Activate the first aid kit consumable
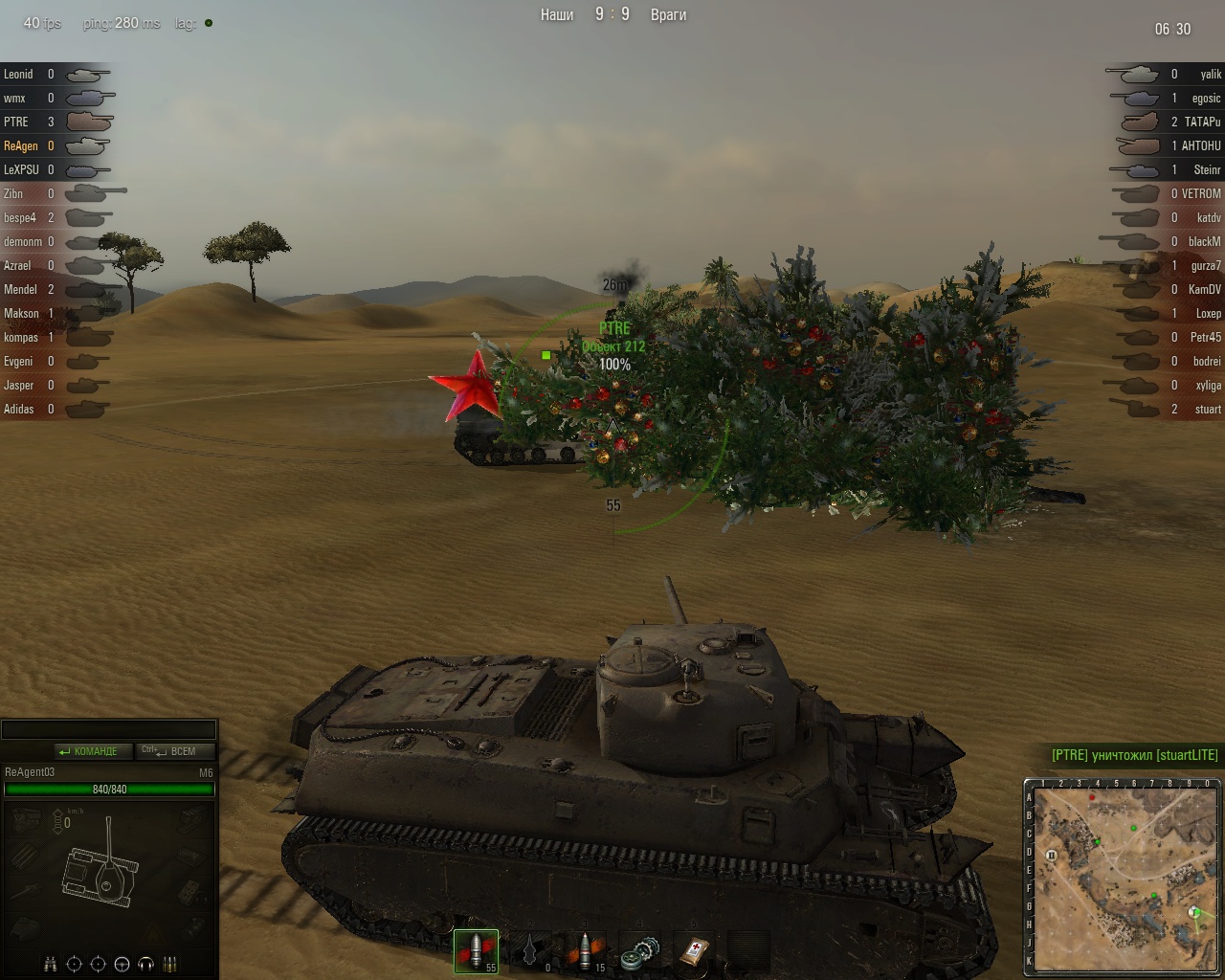 [x=693, y=951]
